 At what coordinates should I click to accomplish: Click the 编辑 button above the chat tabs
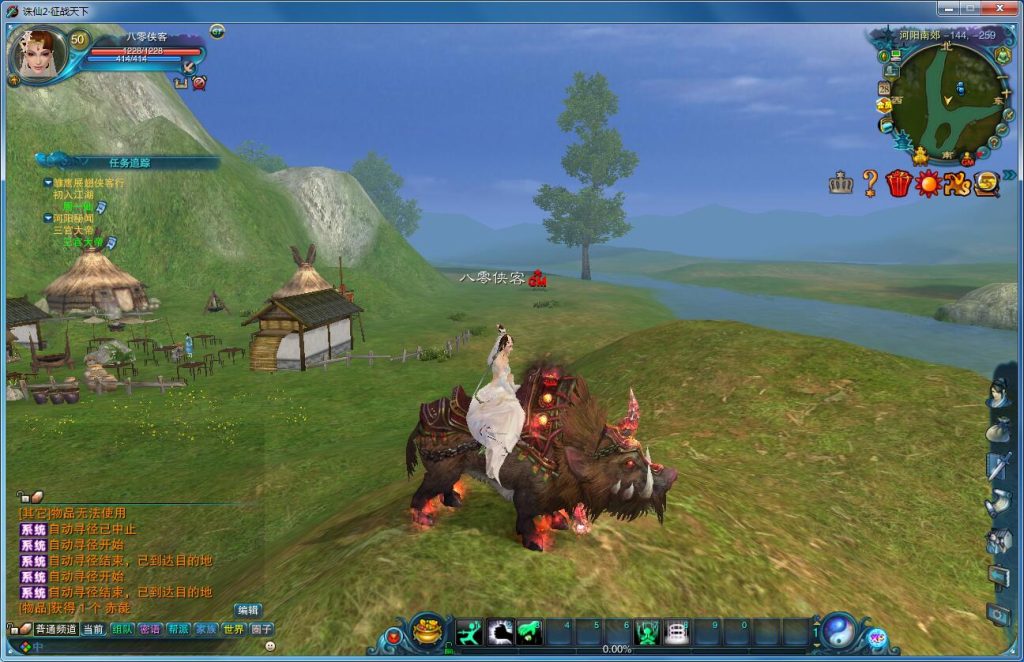coord(248,610)
